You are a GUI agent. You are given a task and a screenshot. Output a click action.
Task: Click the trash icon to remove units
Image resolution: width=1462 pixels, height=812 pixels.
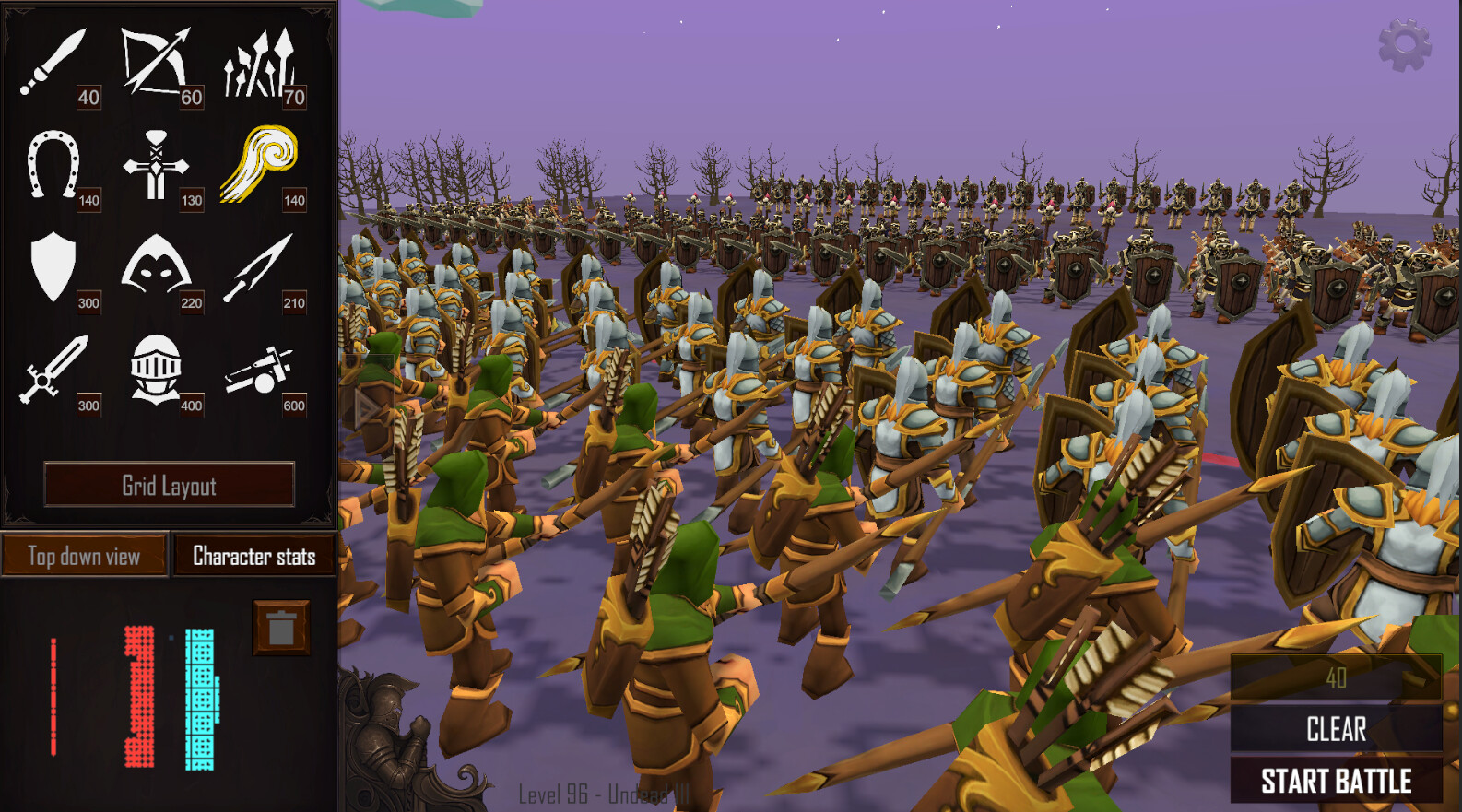click(280, 627)
